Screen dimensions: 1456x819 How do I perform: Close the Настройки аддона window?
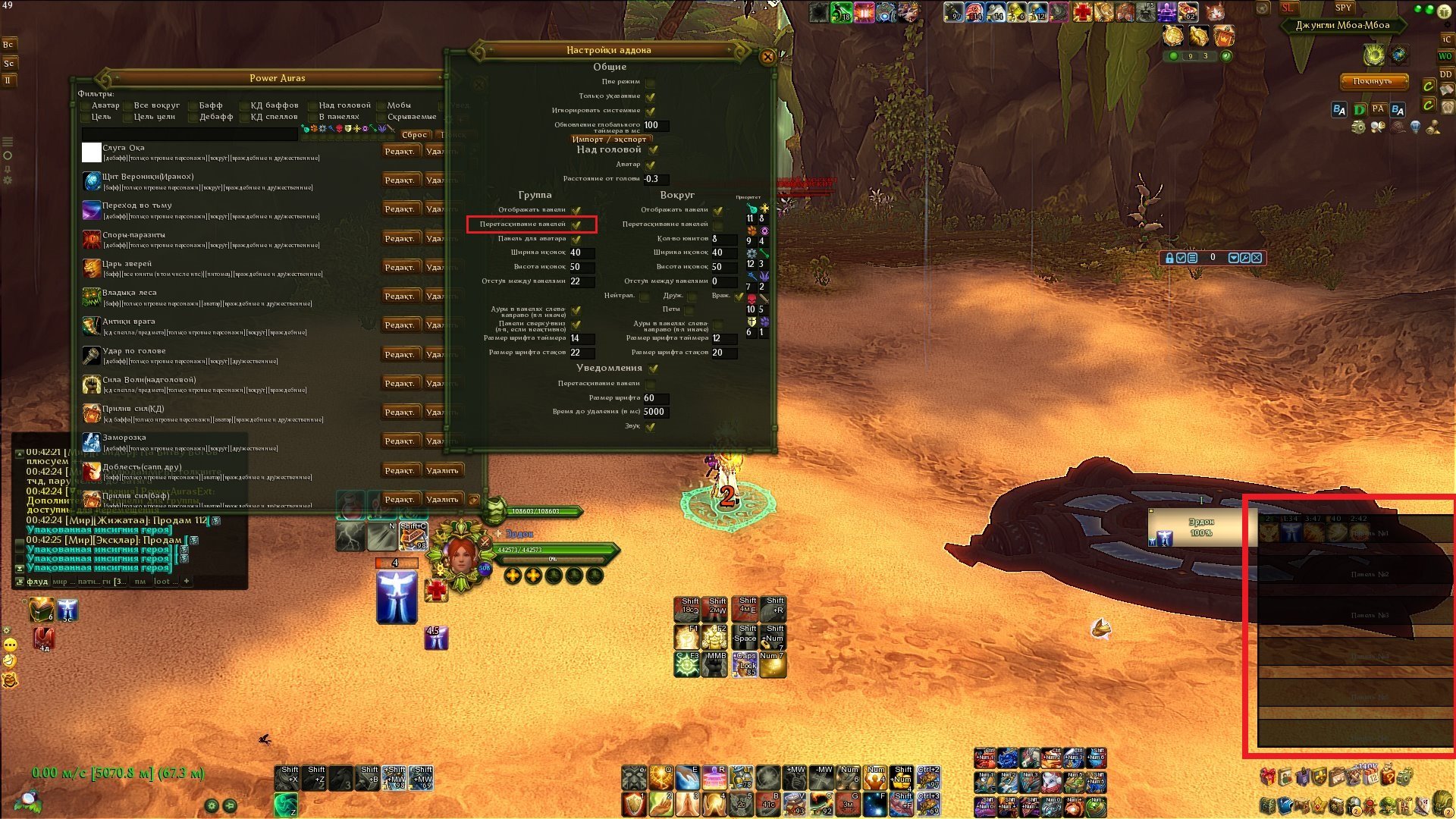click(767, 57)
